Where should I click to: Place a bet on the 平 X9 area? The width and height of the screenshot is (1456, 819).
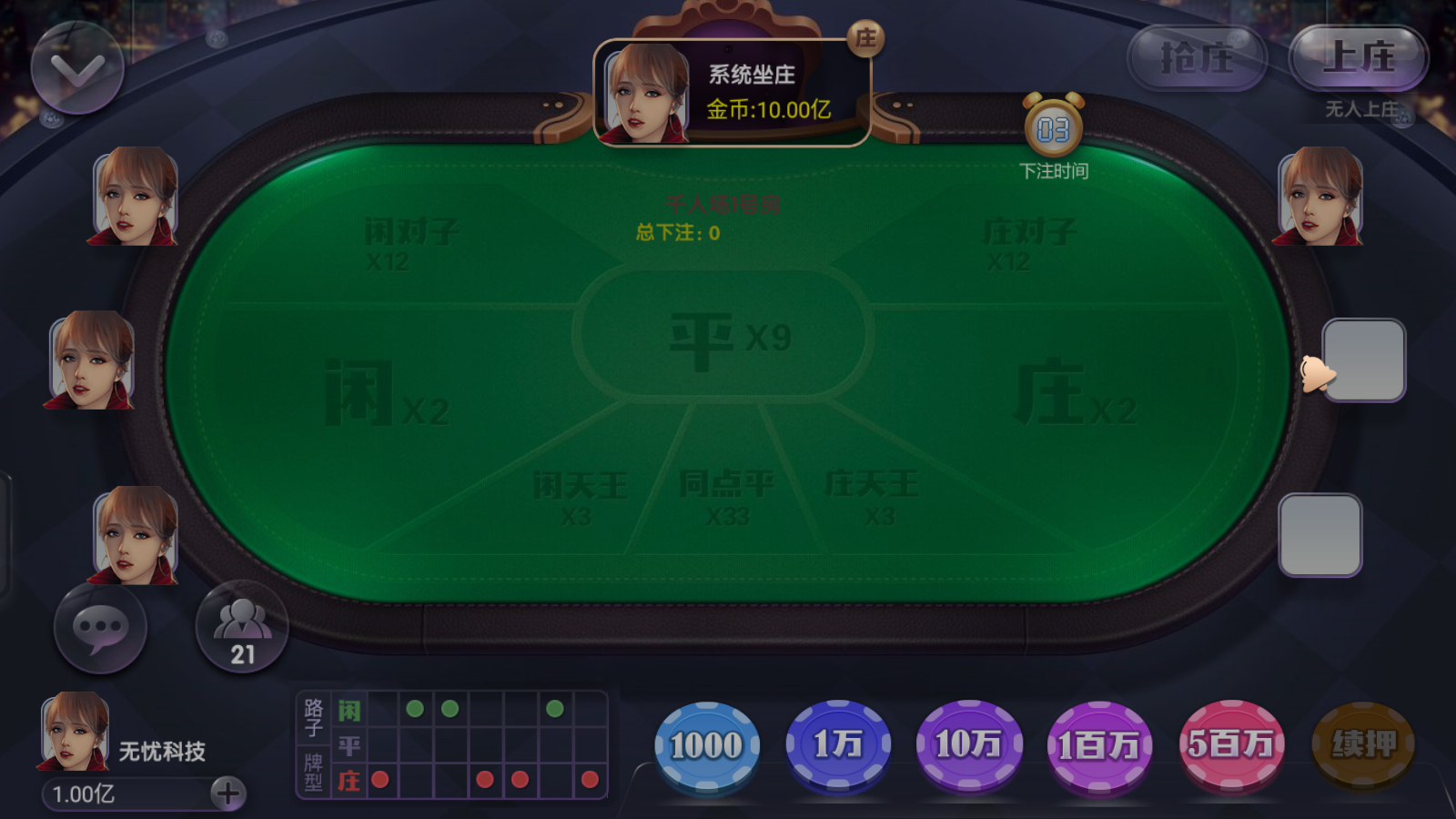pyautogui.click(x=728, y=335)
